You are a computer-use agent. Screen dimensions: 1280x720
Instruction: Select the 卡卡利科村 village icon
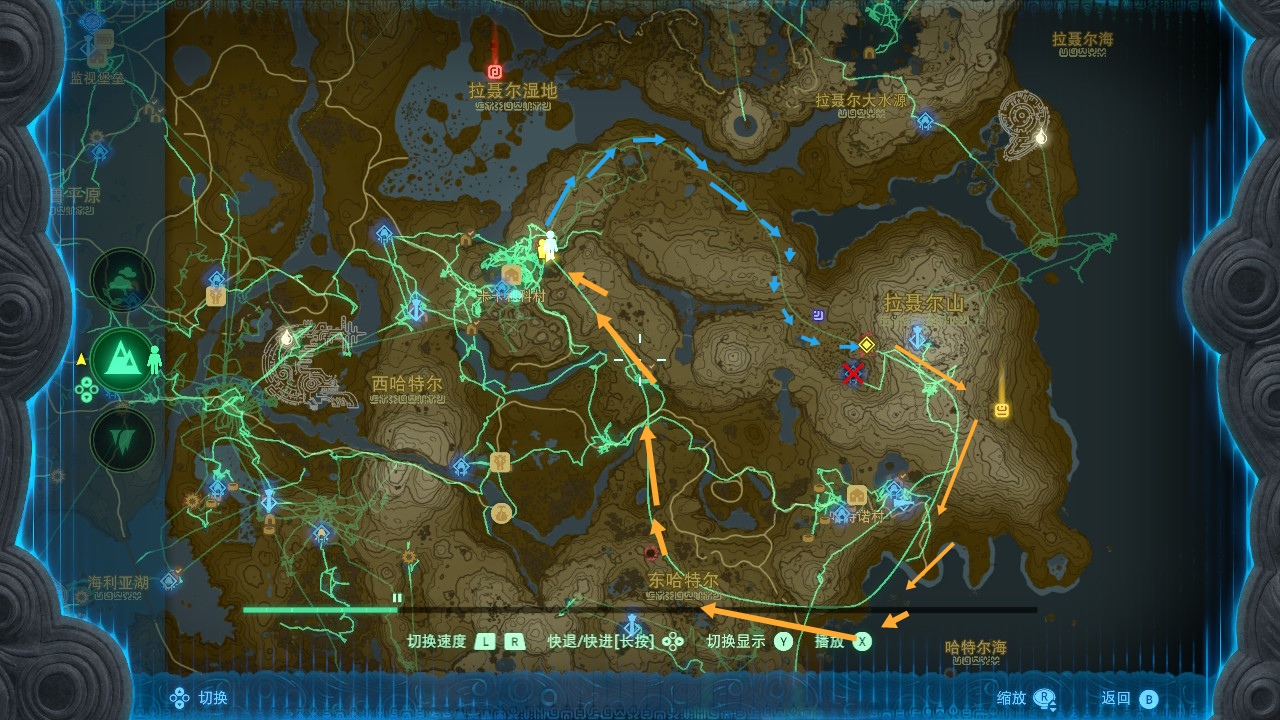click(x=511, y=274)
